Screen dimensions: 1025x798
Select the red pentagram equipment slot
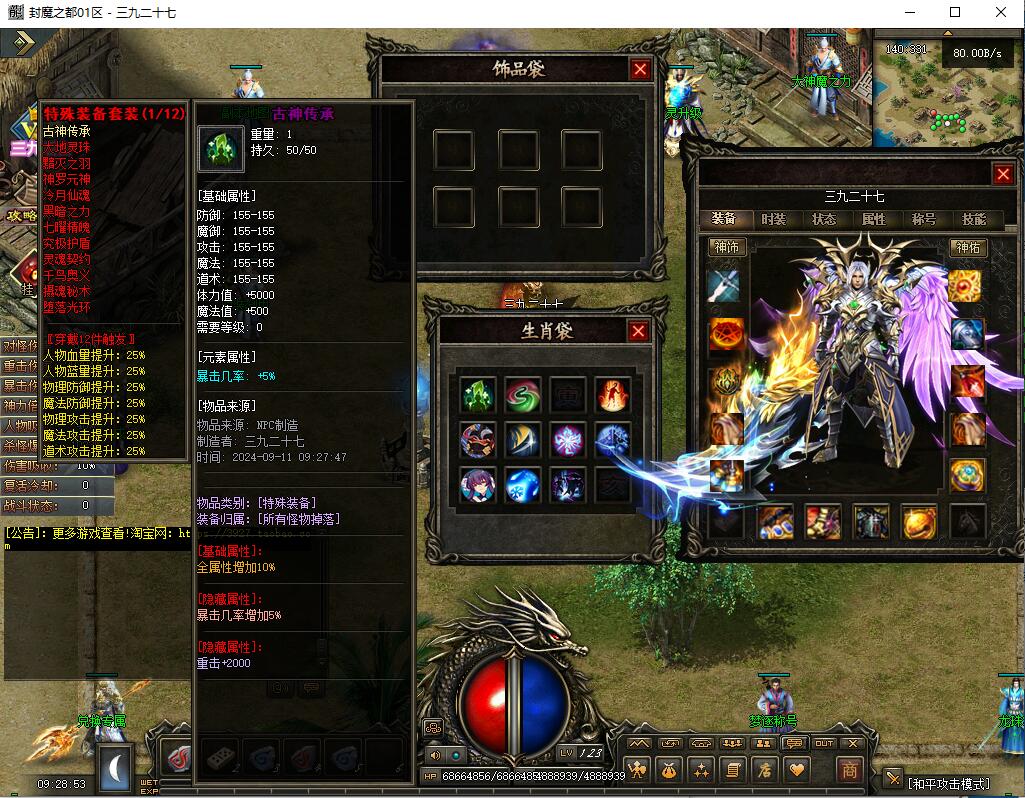click(726, 333)
